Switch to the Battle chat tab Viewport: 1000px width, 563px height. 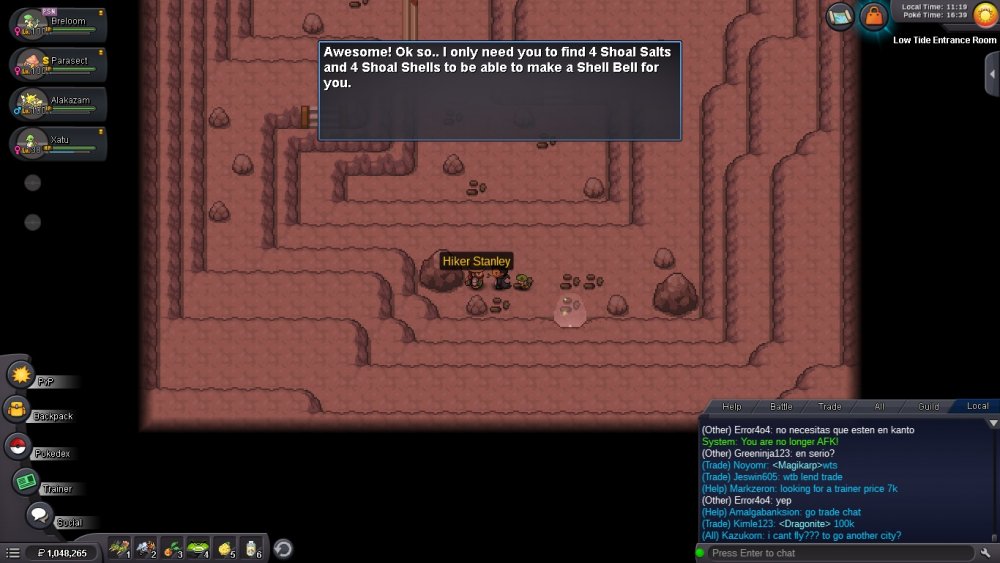pyautogui.click(x=781, y=406)
